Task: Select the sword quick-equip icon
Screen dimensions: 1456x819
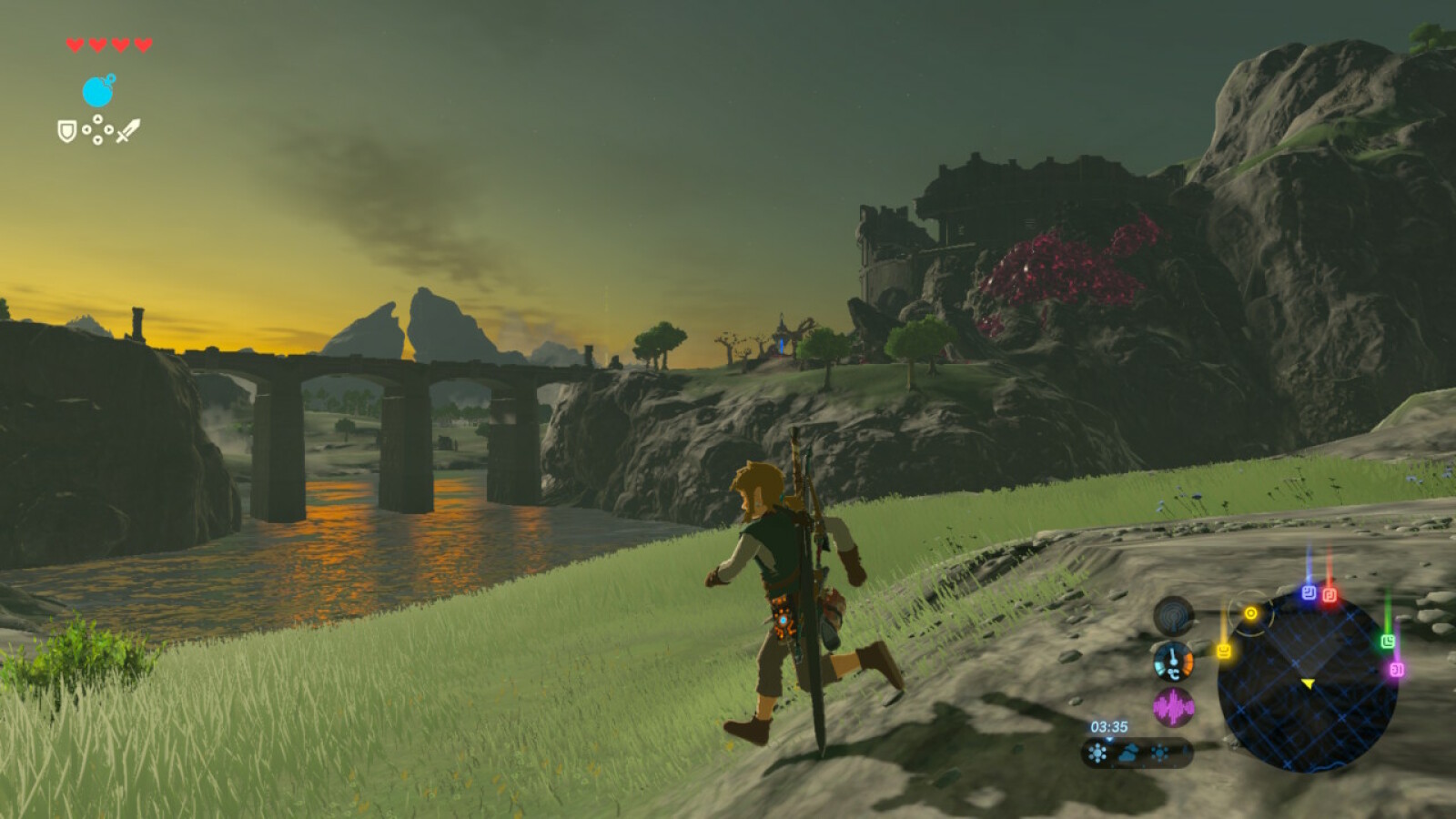Action: pos(128,131)
